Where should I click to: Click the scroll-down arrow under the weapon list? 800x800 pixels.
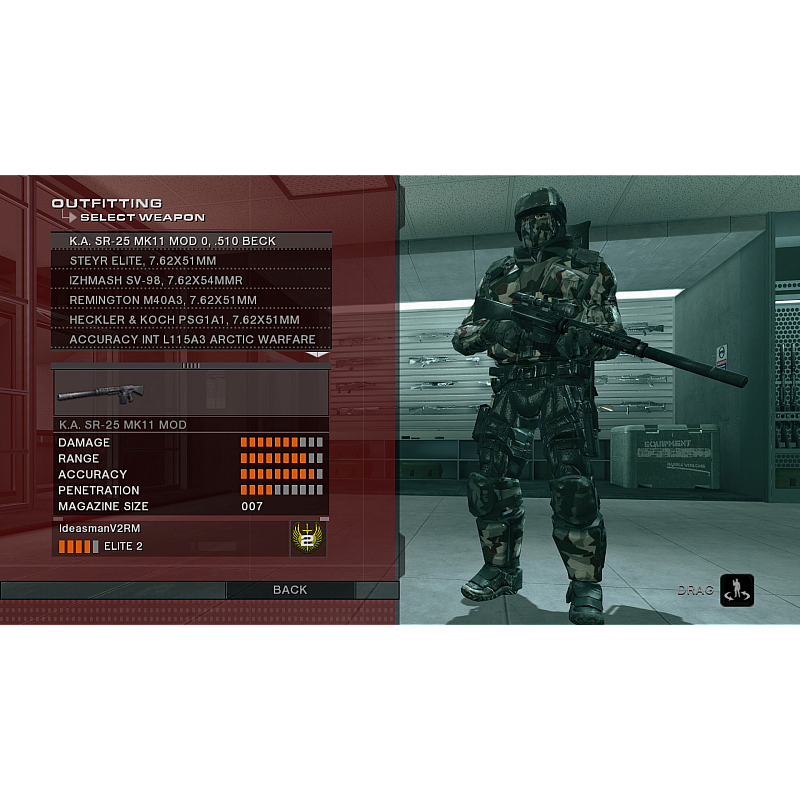tap(317, 353)
